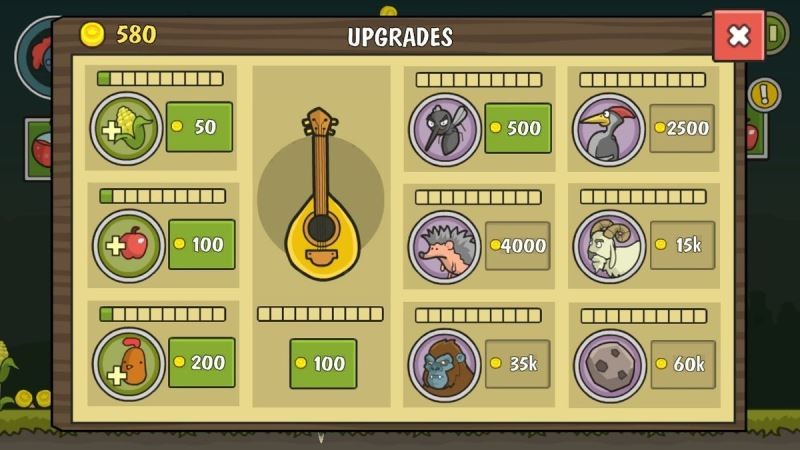The image size is (800, 450).
Task: Click the 60k boulder price button
Action: click(682, 364)
